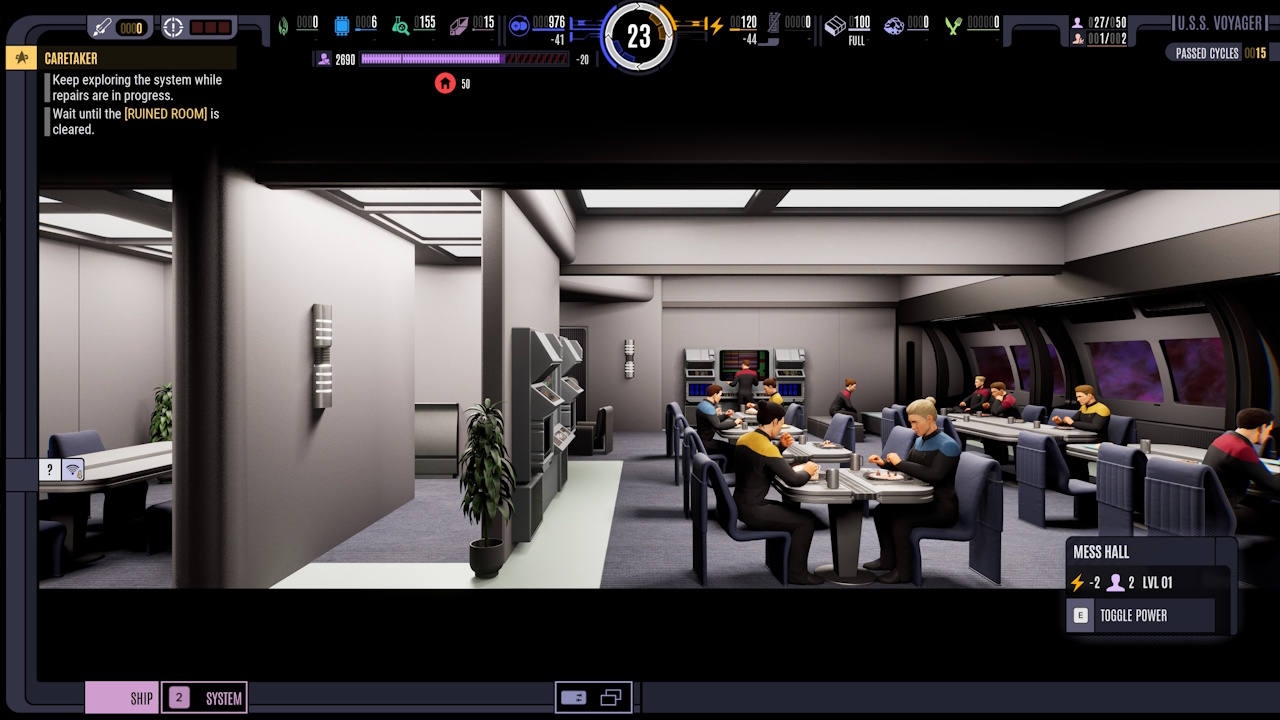
Task: Select the asteroid ore resource icon
Action: [893, 22]
